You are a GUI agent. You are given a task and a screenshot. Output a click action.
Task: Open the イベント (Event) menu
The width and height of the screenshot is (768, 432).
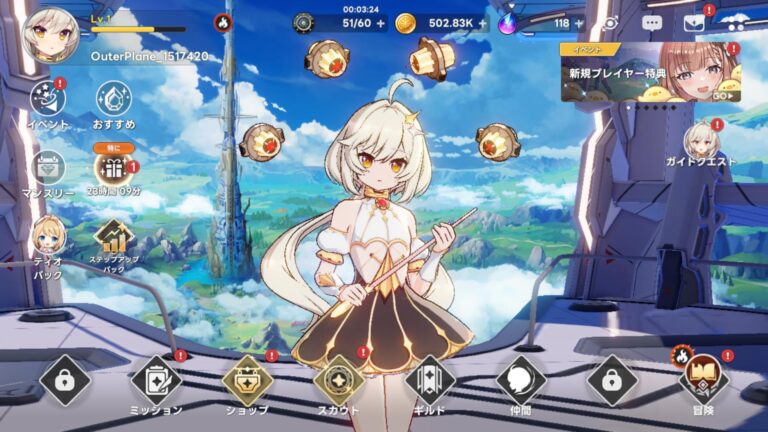click(47, 99)
